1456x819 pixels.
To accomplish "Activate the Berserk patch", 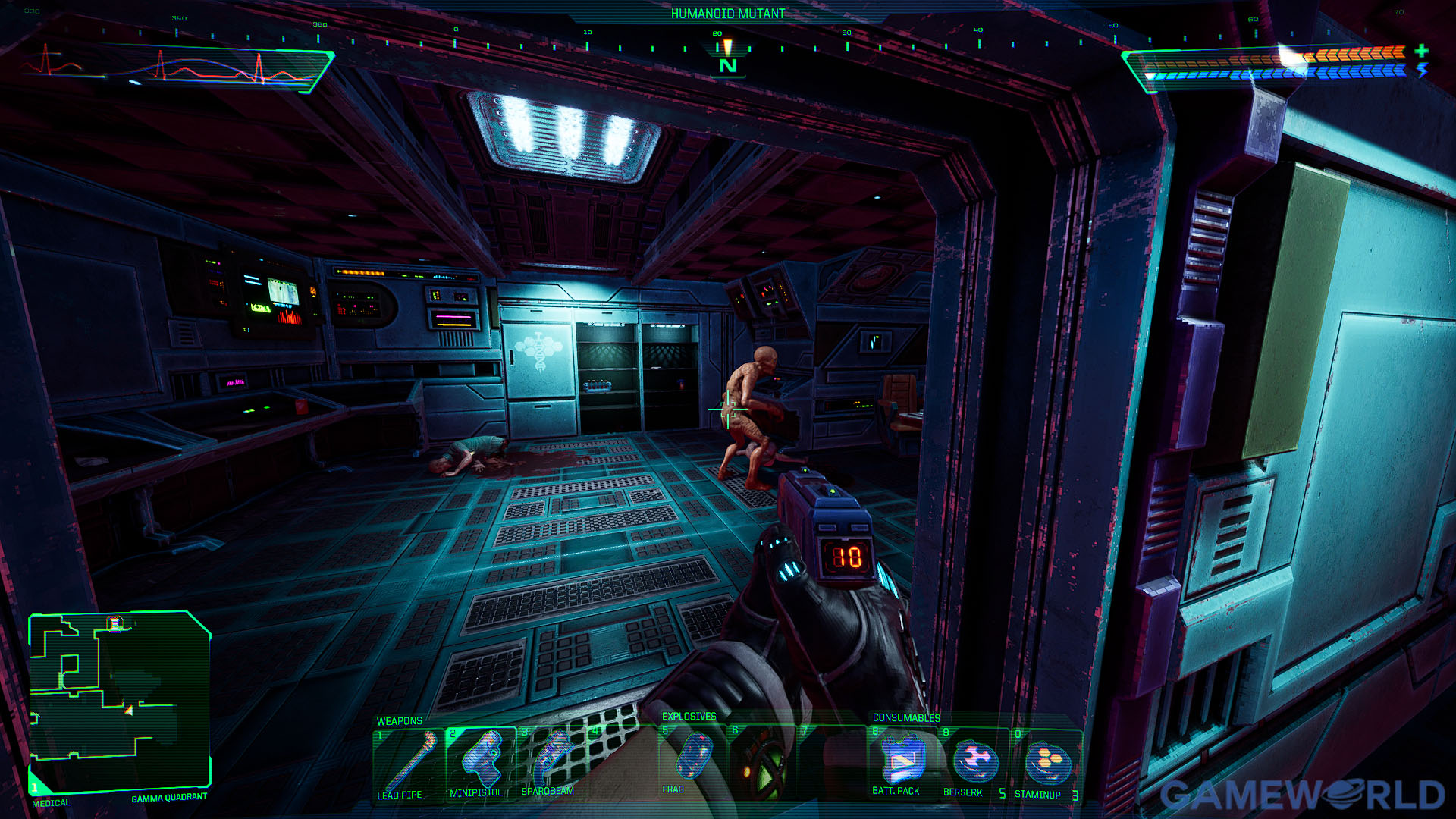I will tap(974, 761).
